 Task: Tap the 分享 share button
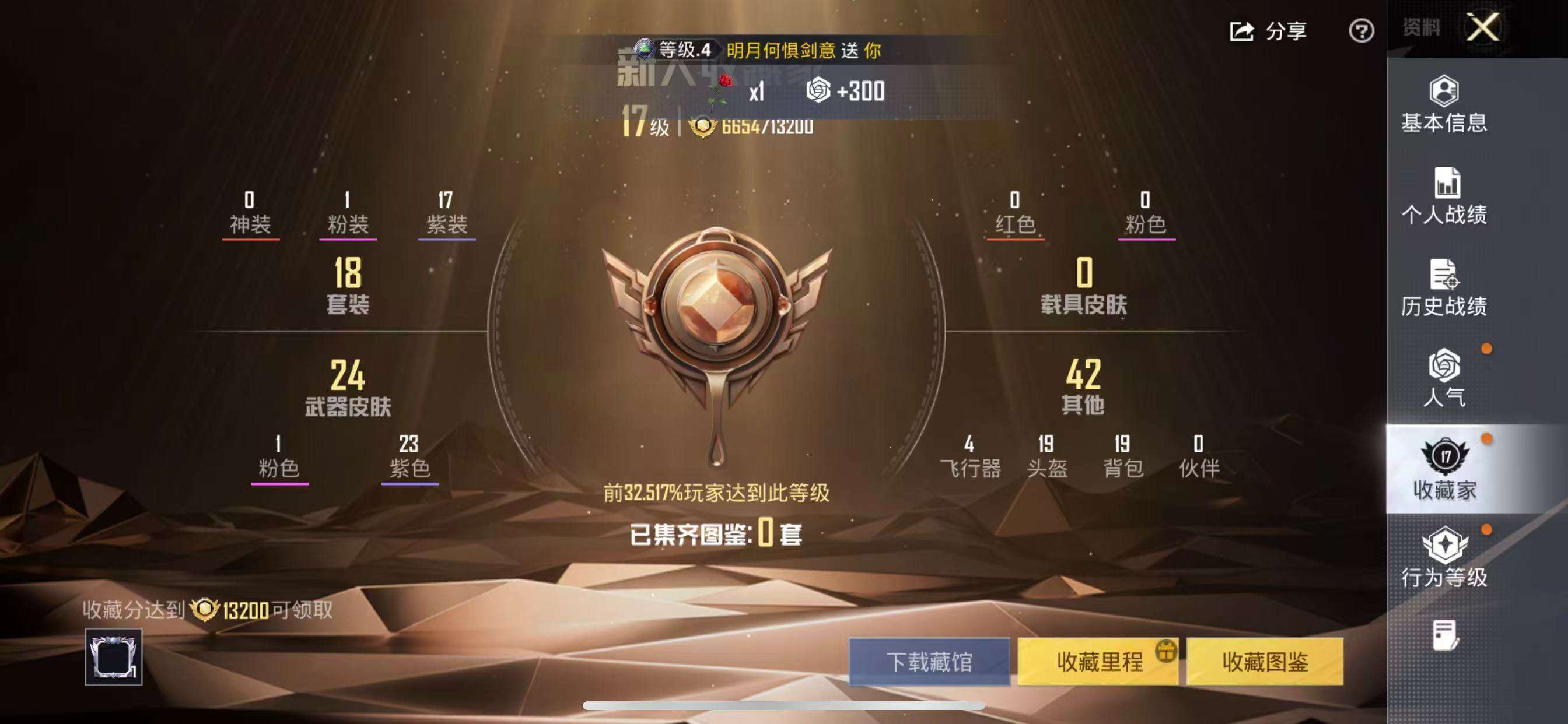point(1269,30)
